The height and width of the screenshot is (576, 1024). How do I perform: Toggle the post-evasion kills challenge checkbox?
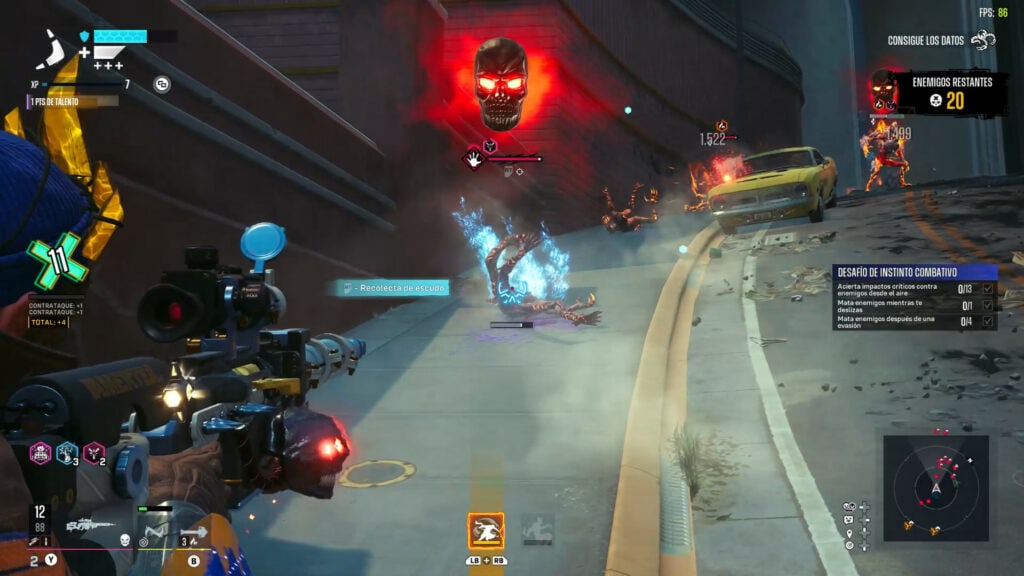(x=988, y=321)
